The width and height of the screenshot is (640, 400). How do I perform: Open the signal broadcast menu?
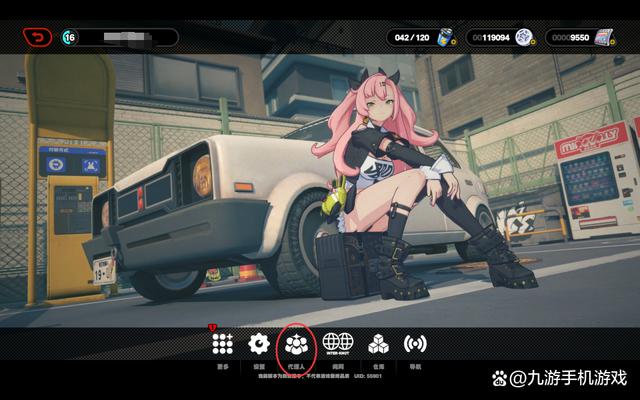pos(415,344)
